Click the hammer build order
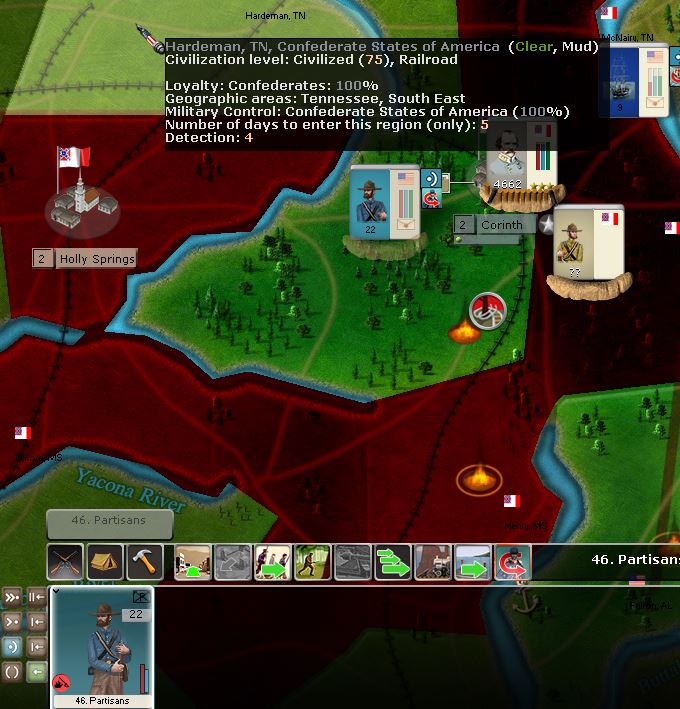 coord(145,562)
